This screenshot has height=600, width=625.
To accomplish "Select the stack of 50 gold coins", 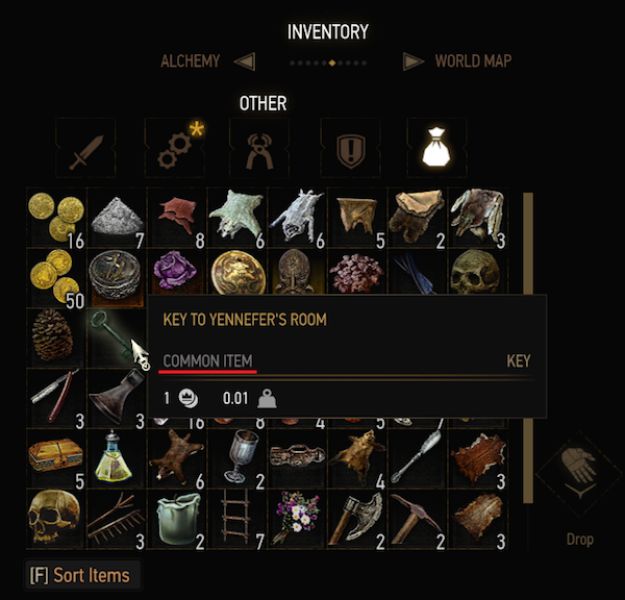I will click(x=54, y=275).
